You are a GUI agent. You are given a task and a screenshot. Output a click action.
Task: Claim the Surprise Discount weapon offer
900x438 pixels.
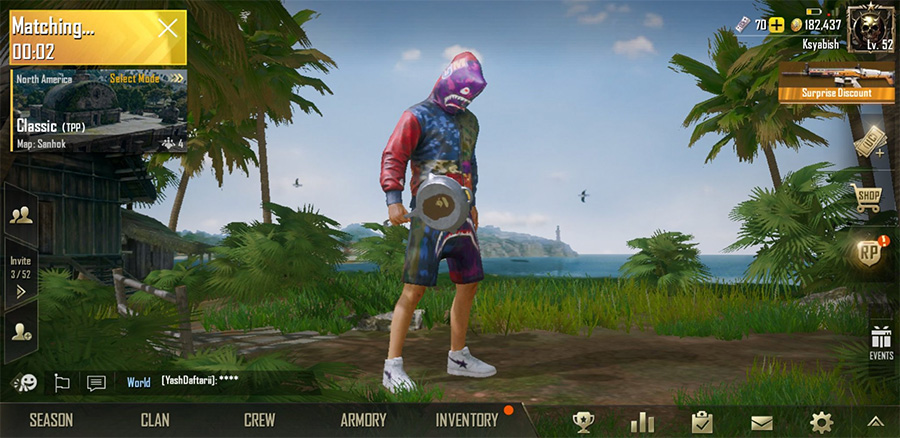(x=836, y=81)
